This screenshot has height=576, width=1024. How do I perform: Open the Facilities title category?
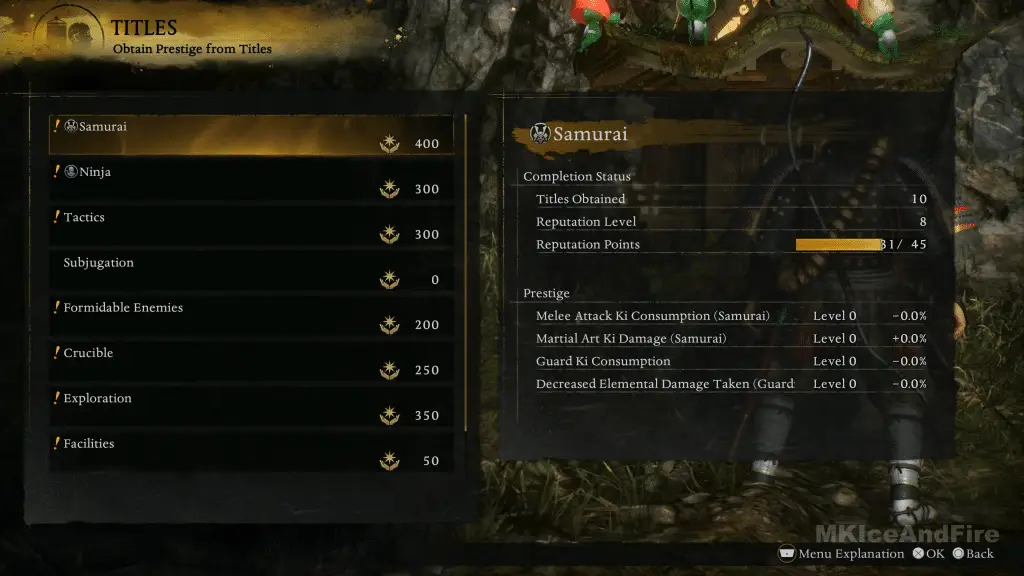click(250, 451)
